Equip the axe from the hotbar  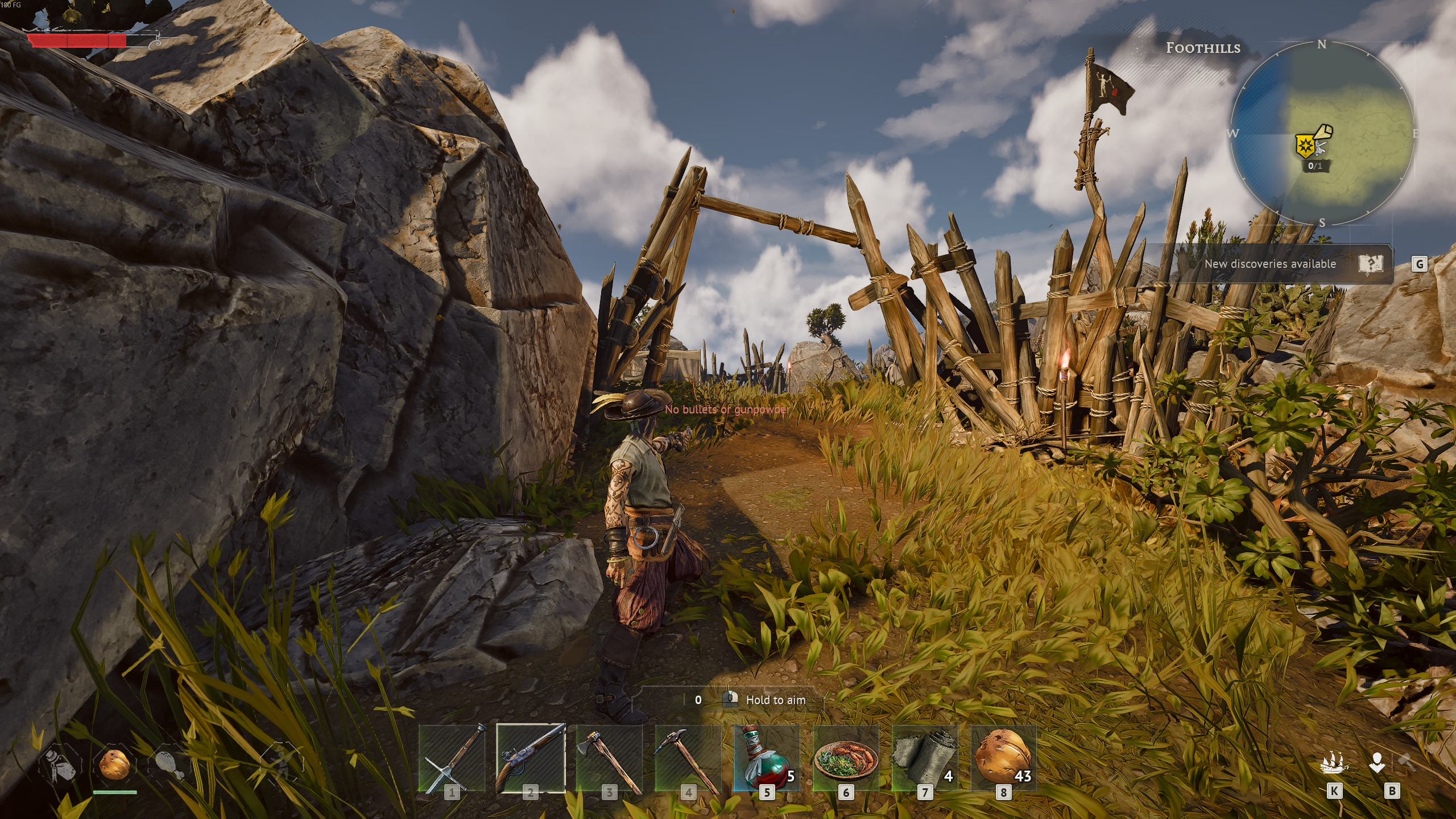[610, 758]
